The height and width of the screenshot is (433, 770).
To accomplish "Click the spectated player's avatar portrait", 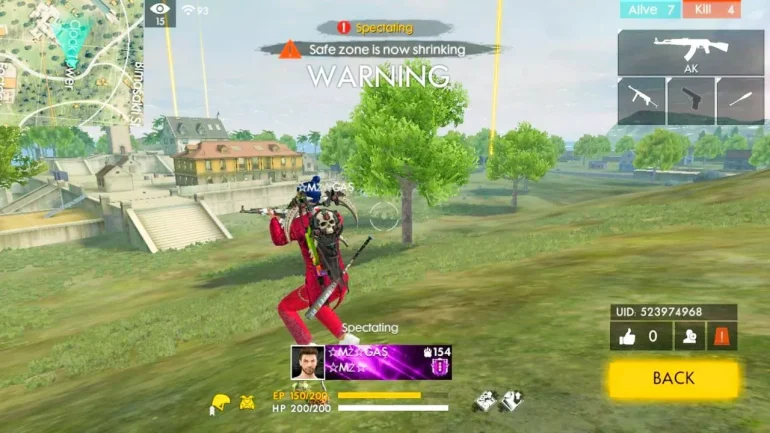I will click(x=307, y=362).
